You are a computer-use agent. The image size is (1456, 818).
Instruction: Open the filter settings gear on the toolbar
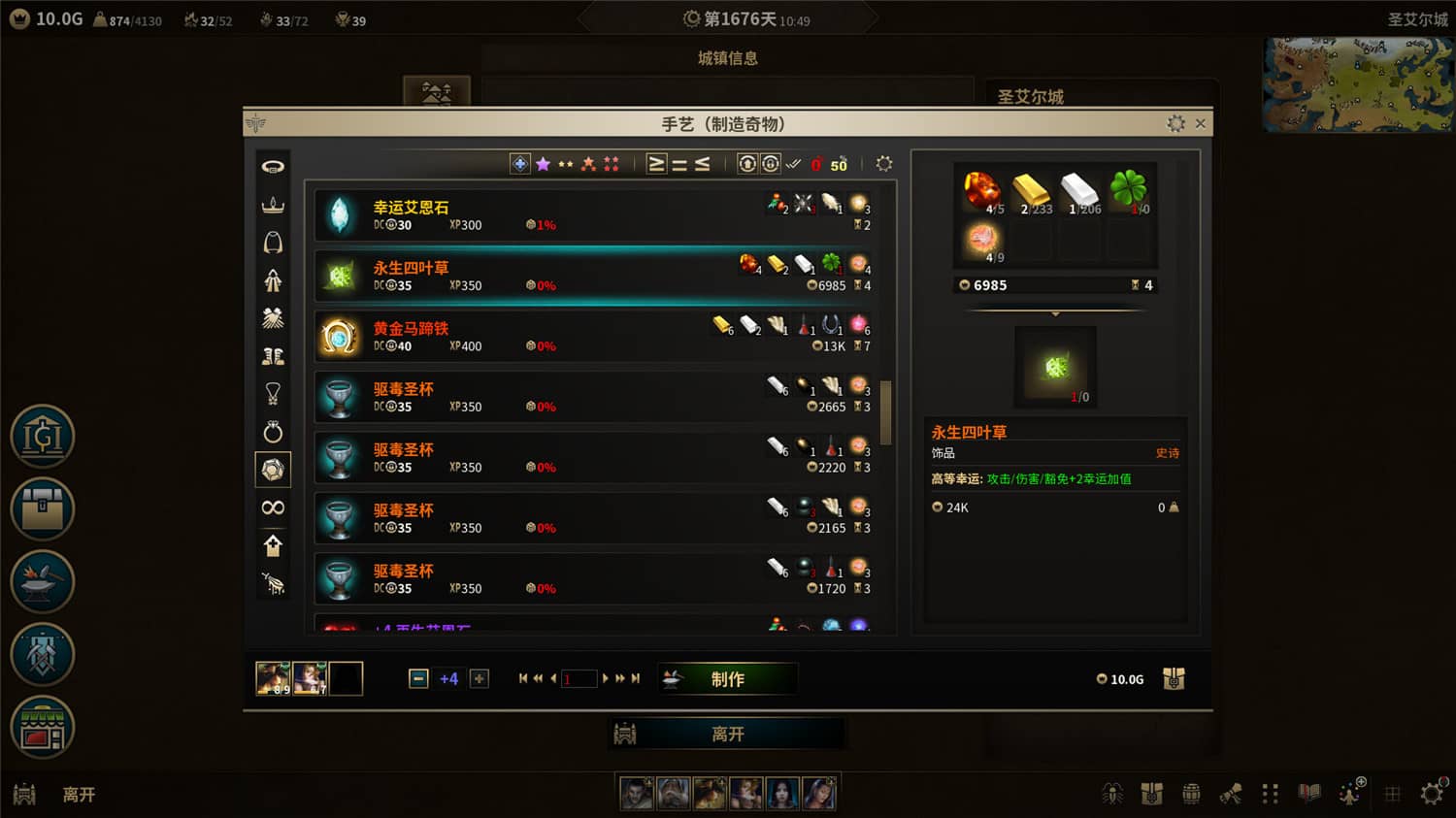click(x=883, y=164)
